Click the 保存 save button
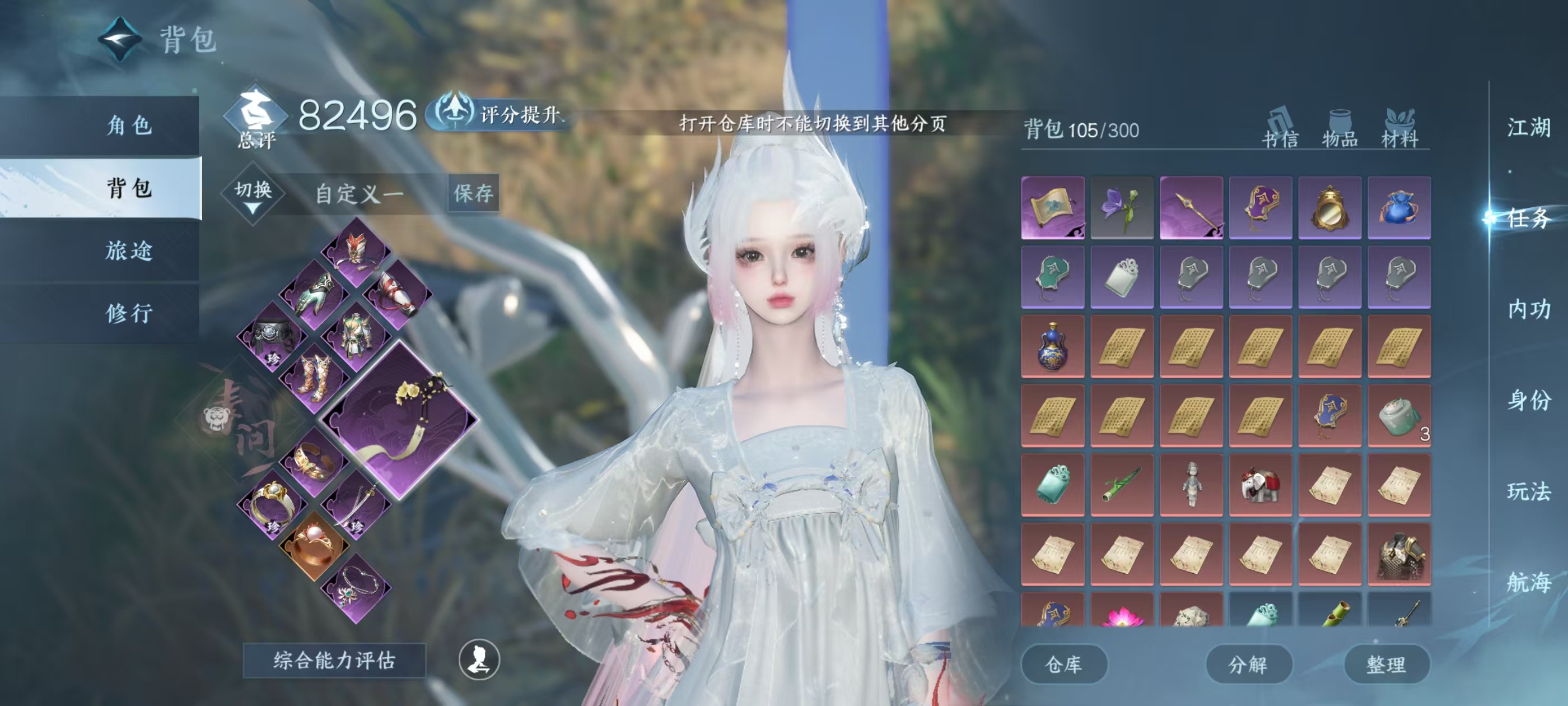The width and height of the screenshot is (1568, 706). click(x=474, y=195)
